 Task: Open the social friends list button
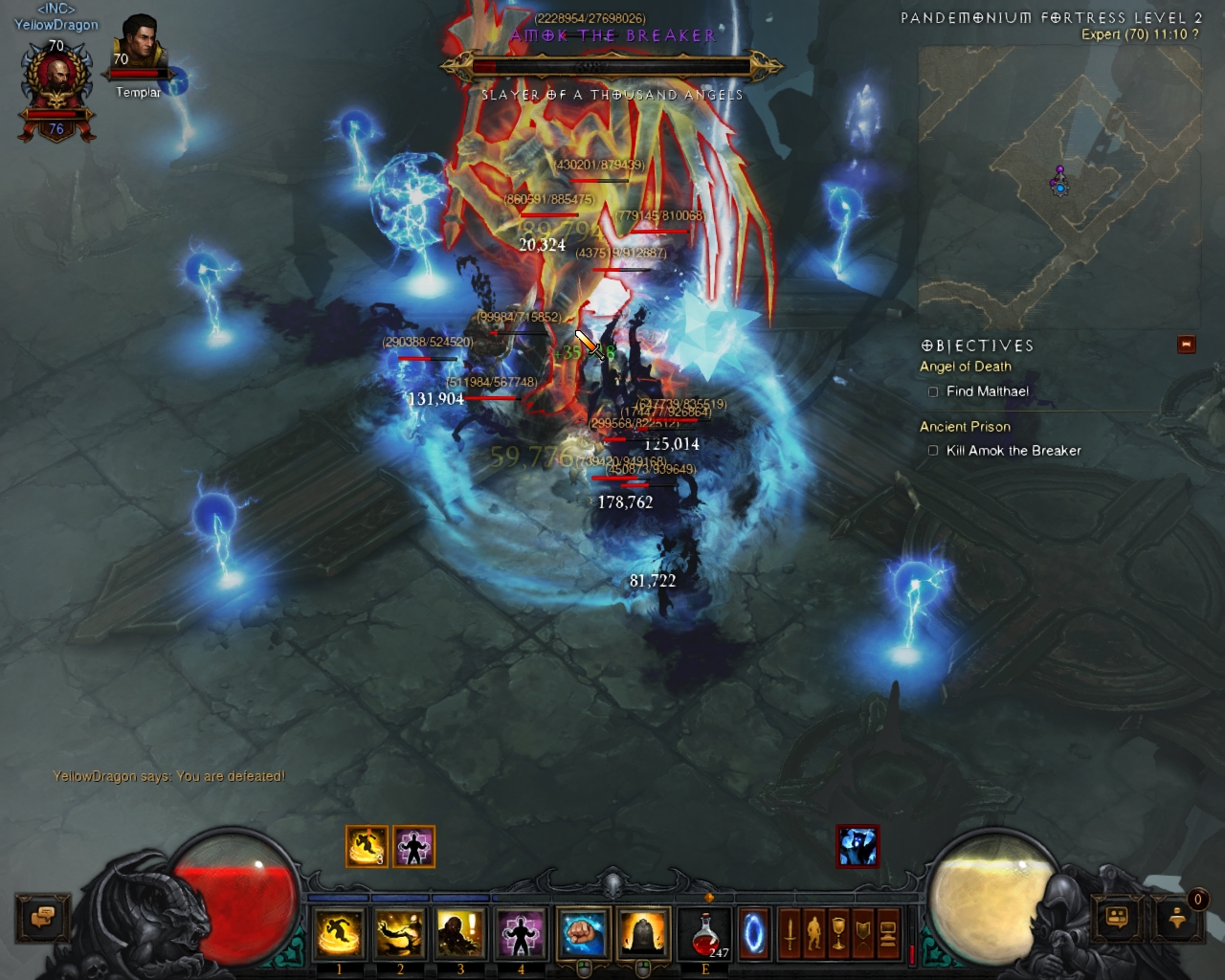tap(1117, 918)
